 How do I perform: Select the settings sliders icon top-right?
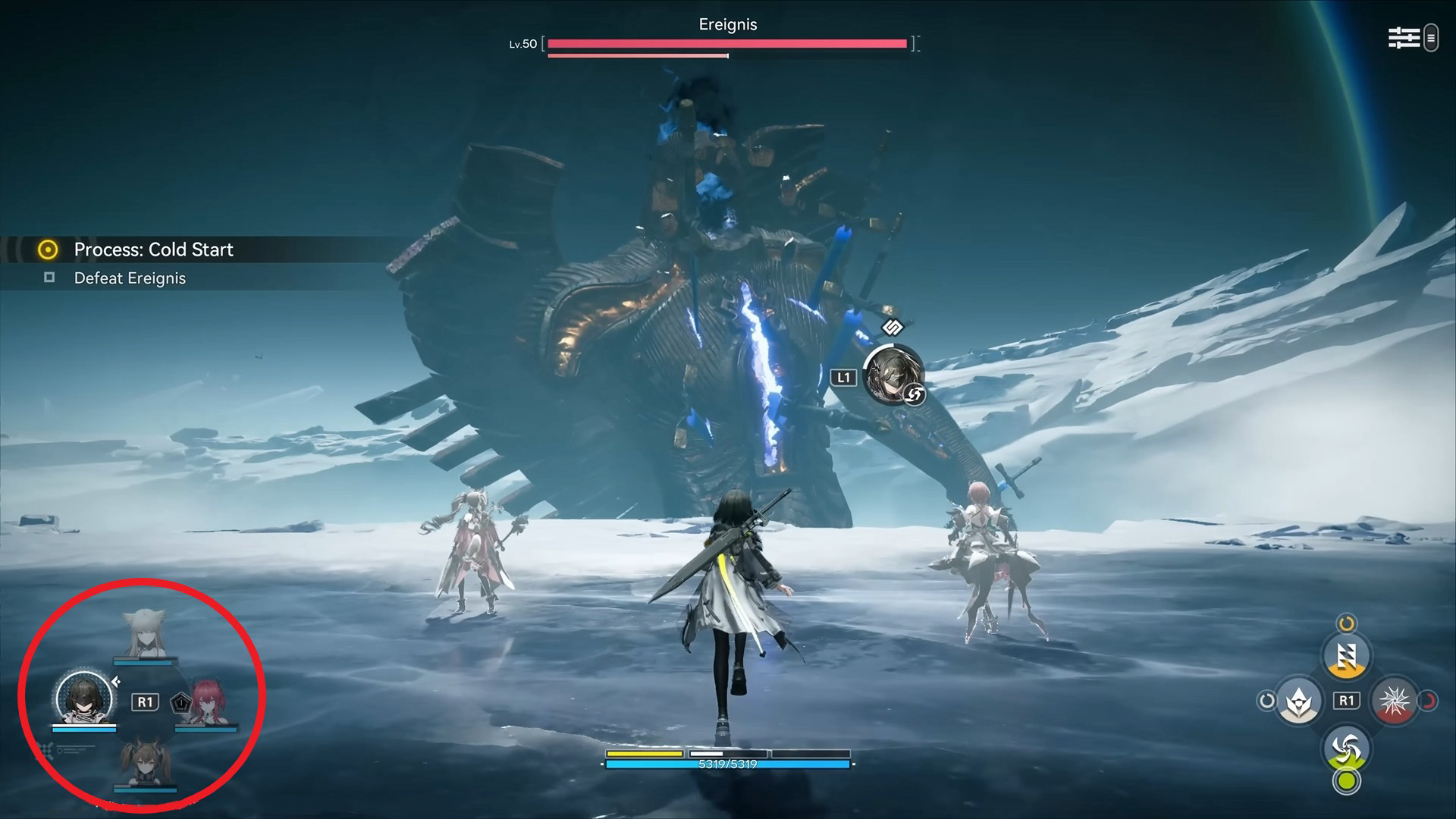[1403, 36]
